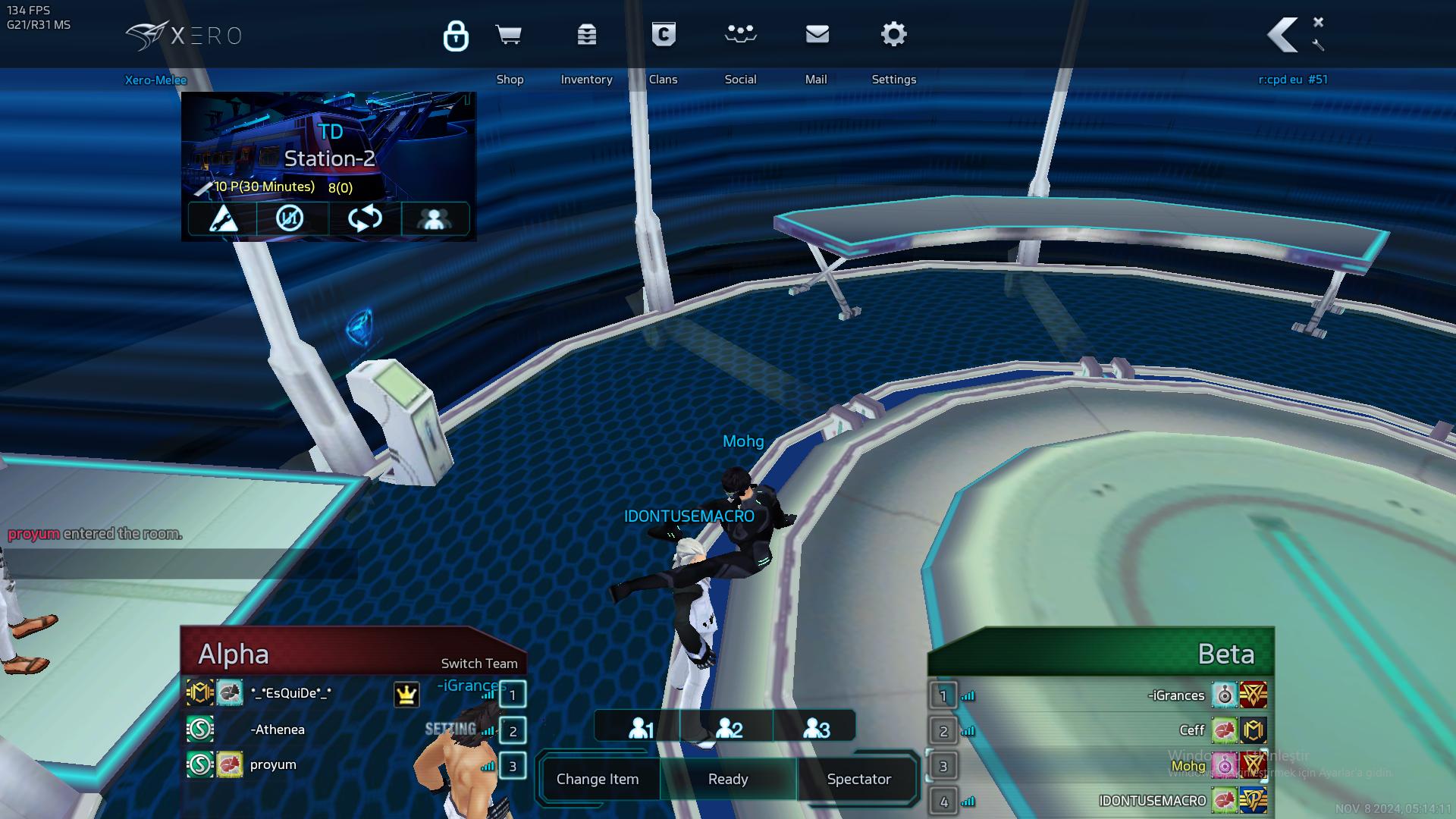Click the room lock icon
The height and width of the screenshot is (819, 1456).
(x=456, y=36)
